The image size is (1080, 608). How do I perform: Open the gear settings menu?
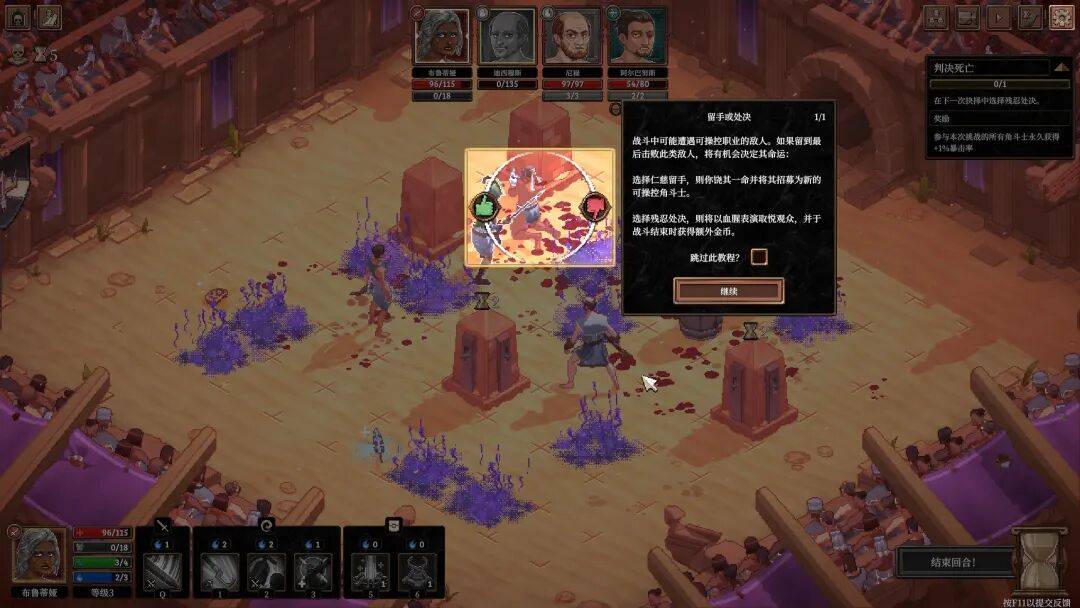click(1061, 17)
